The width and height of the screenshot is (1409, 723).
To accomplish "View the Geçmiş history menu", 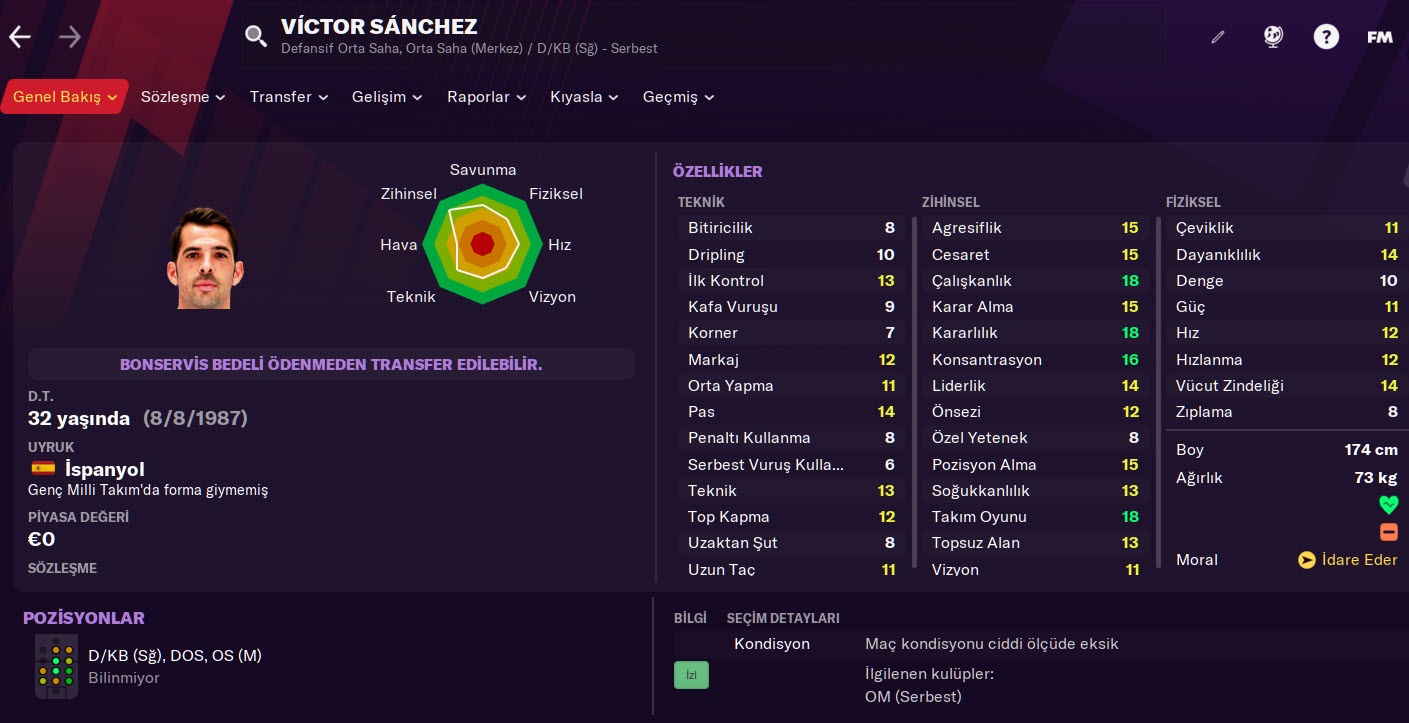I will (678, 97).
